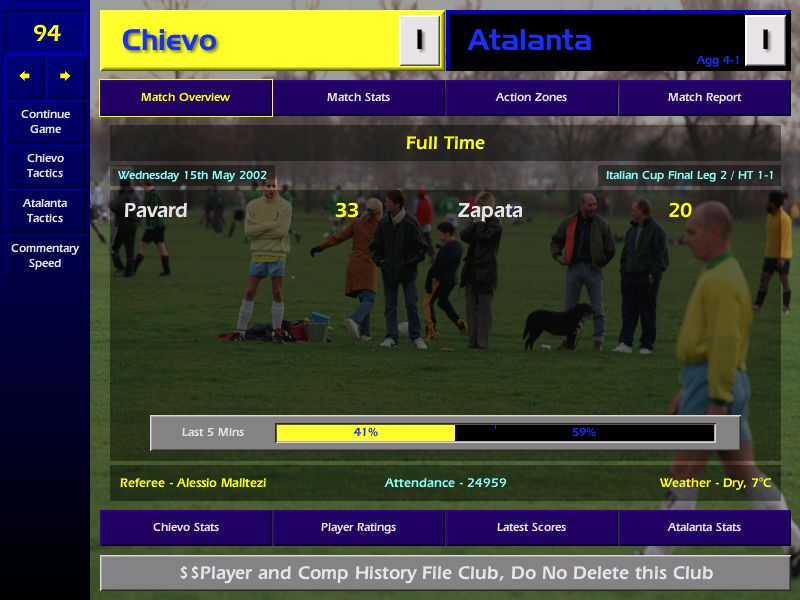This screenshot has height=600, width=800.
Task: View Atalanta Stats
Action: pyautogui.click(x=704, y=527)
